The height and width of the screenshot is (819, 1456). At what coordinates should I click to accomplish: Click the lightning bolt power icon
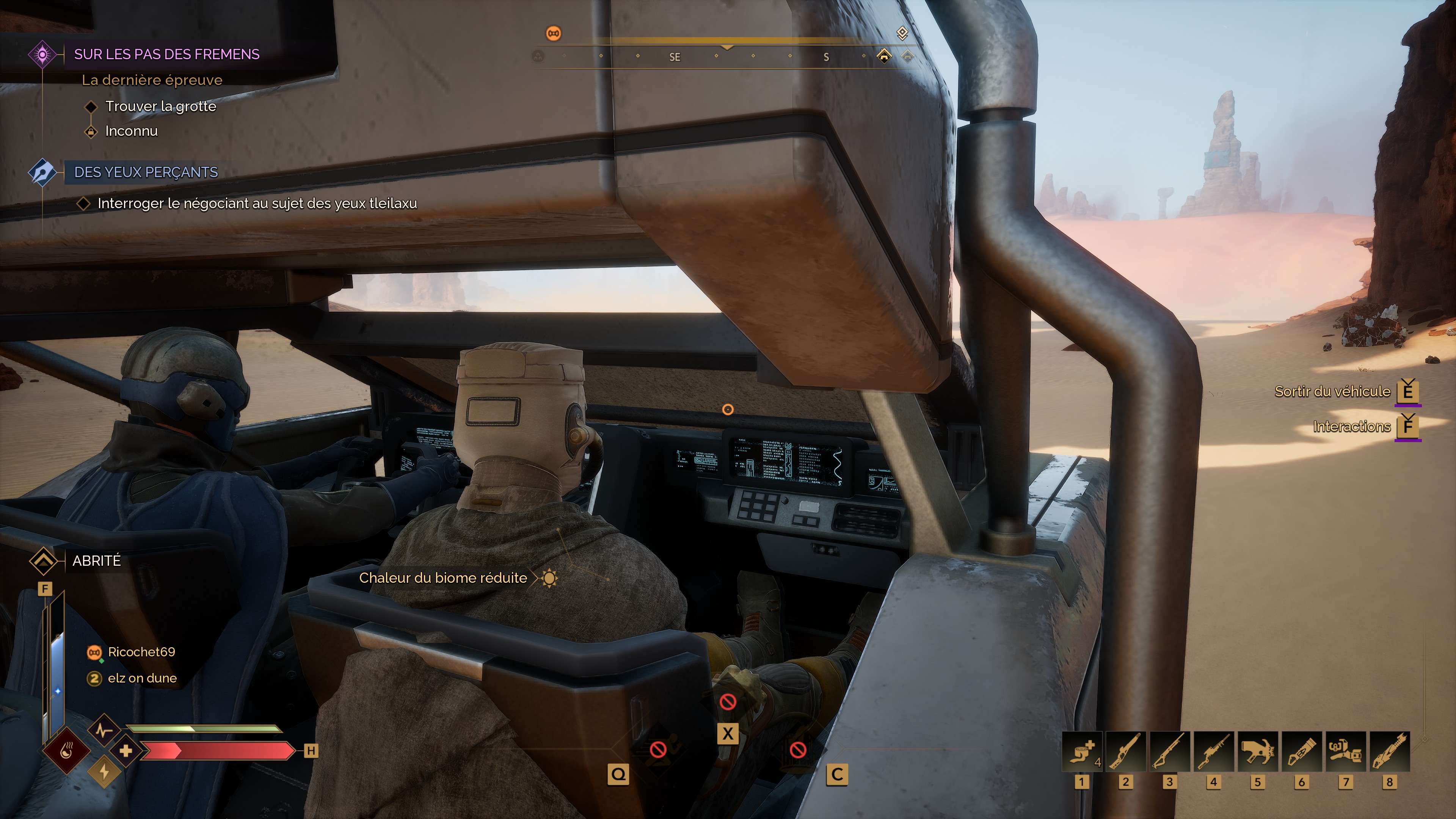104,772
